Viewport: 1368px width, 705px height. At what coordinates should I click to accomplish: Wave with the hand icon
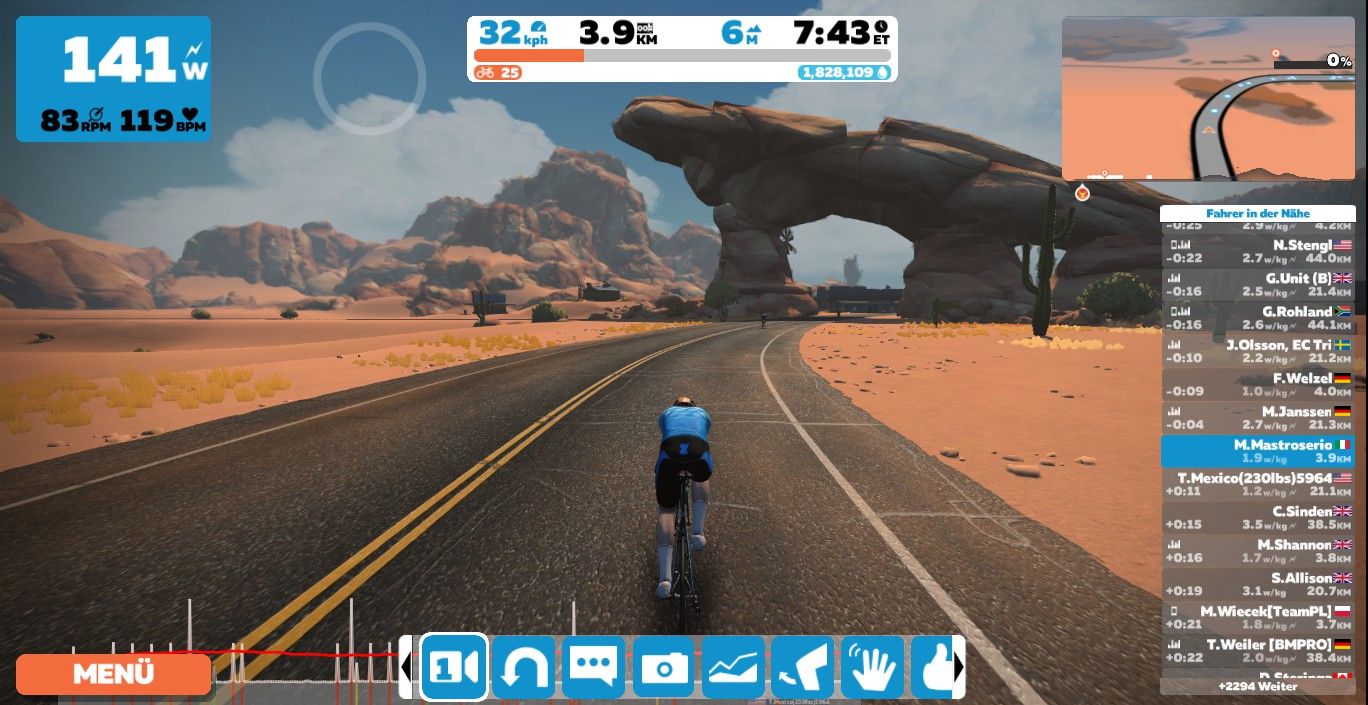click(872, 667)
